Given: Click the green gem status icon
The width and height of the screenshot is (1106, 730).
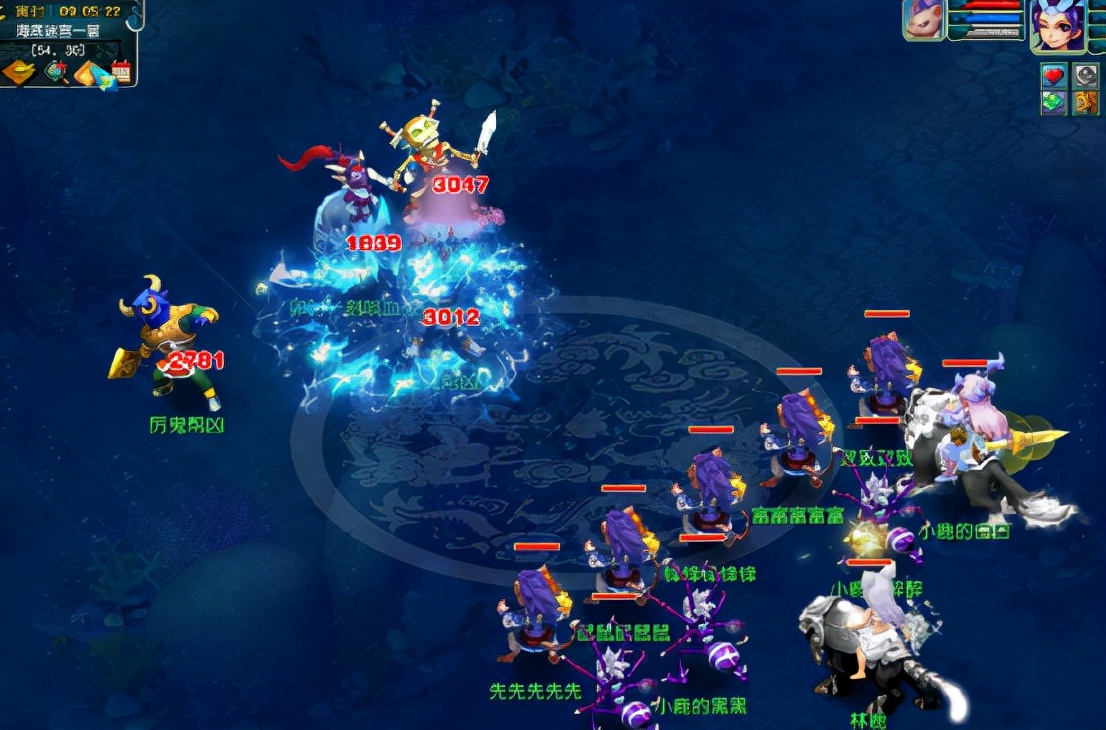Looking at the screenshot, I should pyautogui.click(x=1053, y=102).
